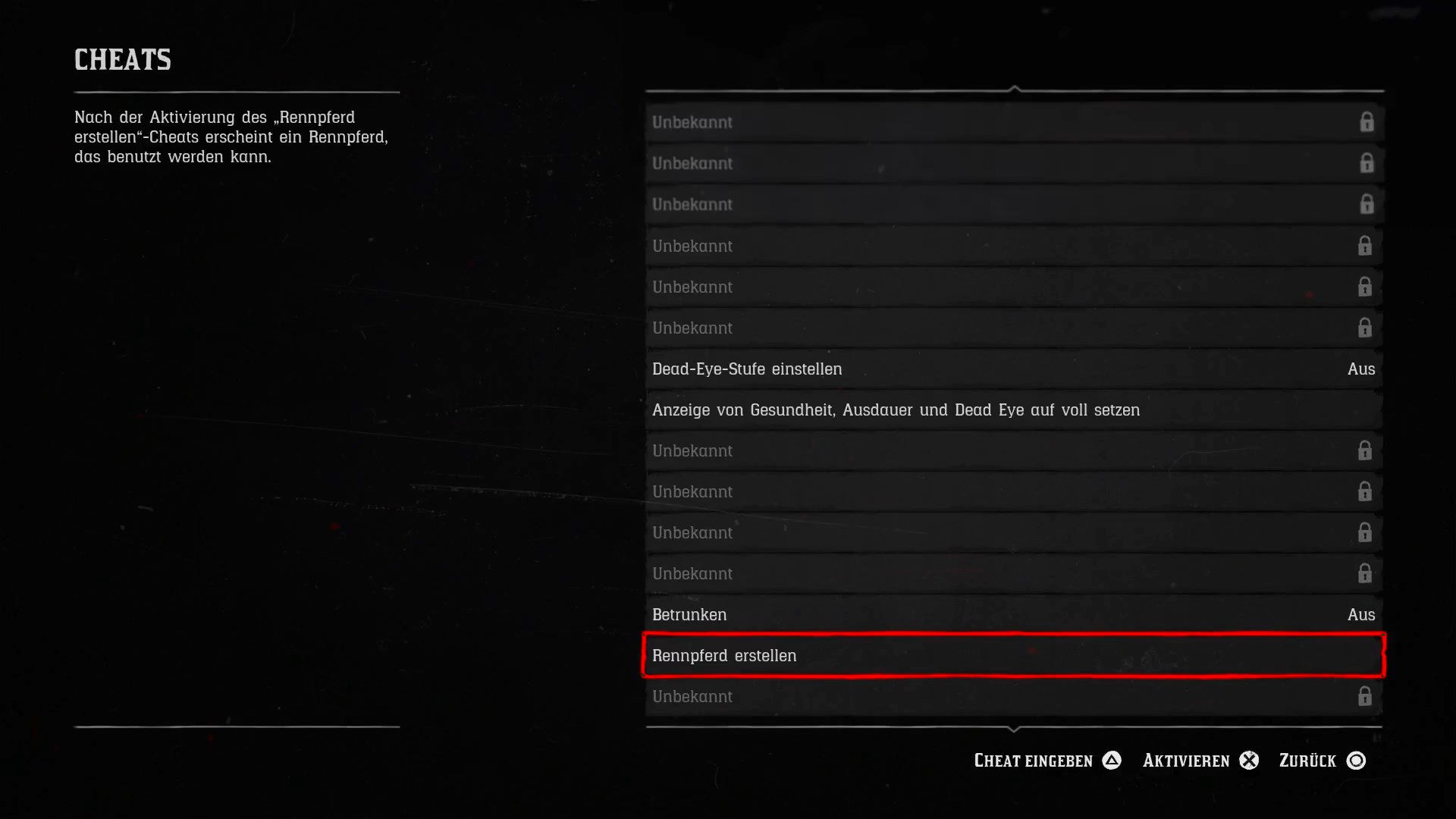Click Zurück to go back

[1306, 760]
